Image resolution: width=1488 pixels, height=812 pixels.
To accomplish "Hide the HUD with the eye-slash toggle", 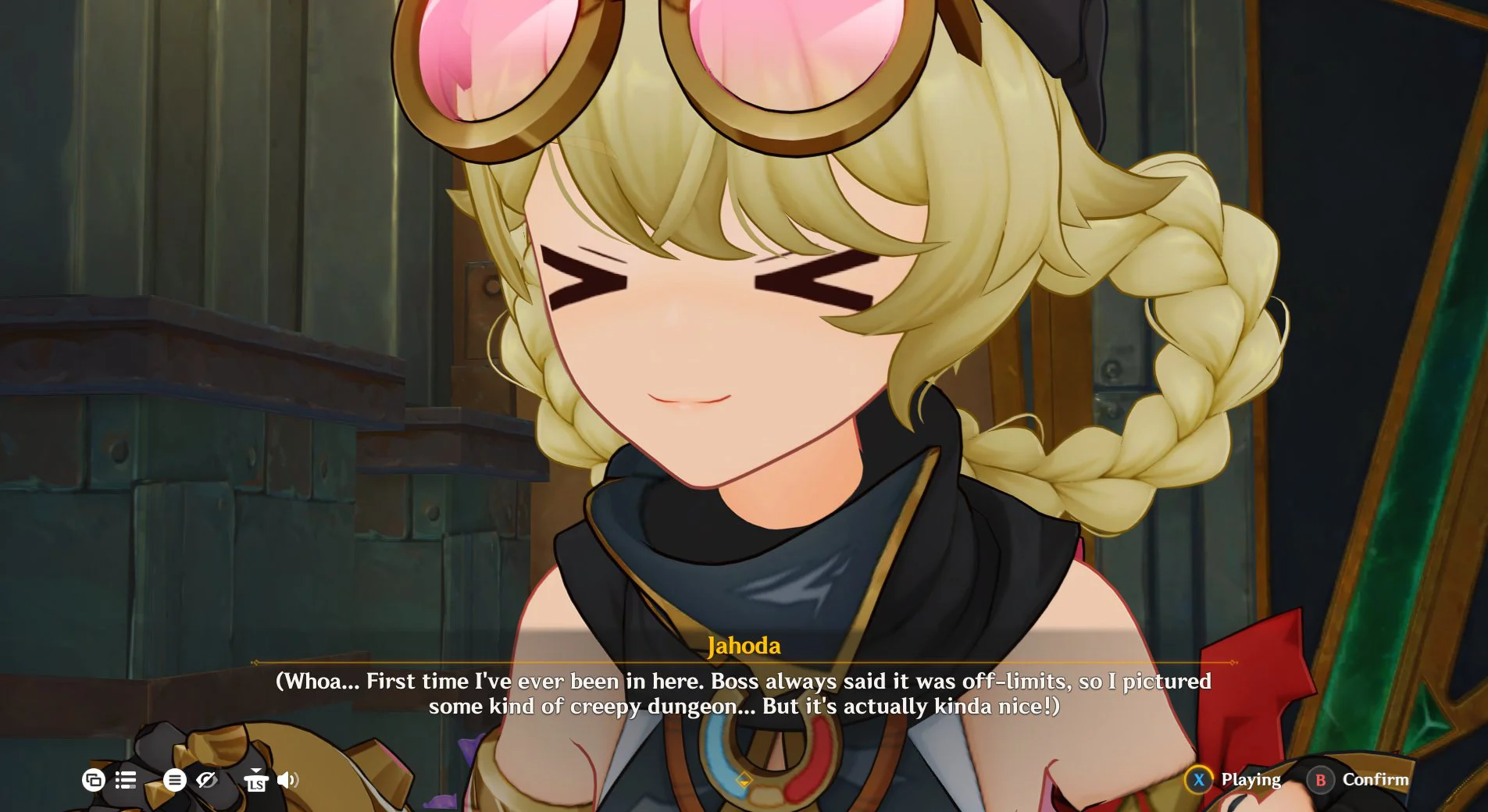I will coord(209,779).
